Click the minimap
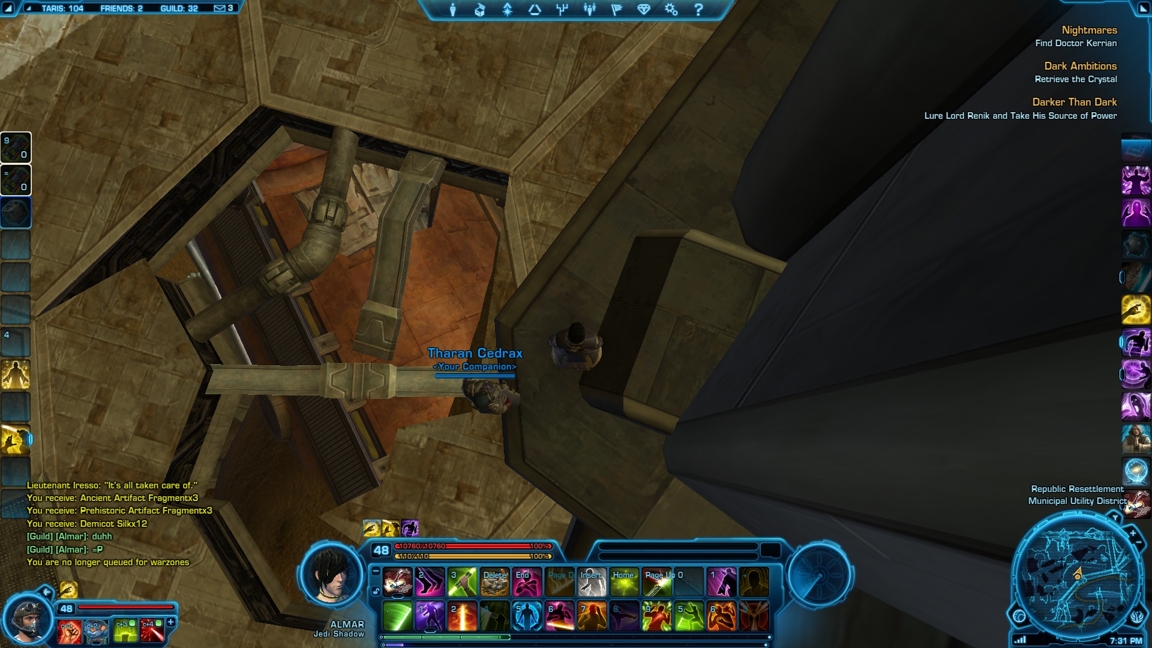 coord(1077,576)
